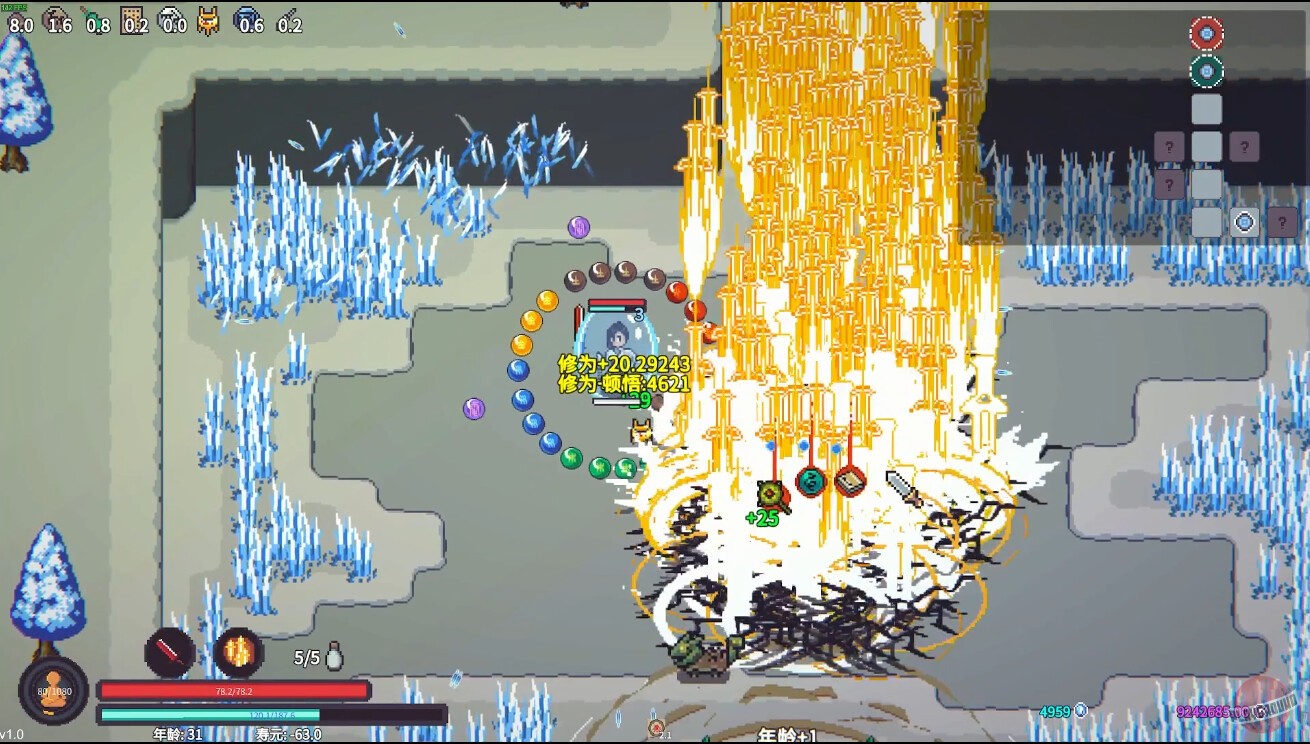Click the red health bar showing 78.2/78.2
The width and height of the screenshot is (1310, 744).
pyautogui.click(x=233, y=691)
